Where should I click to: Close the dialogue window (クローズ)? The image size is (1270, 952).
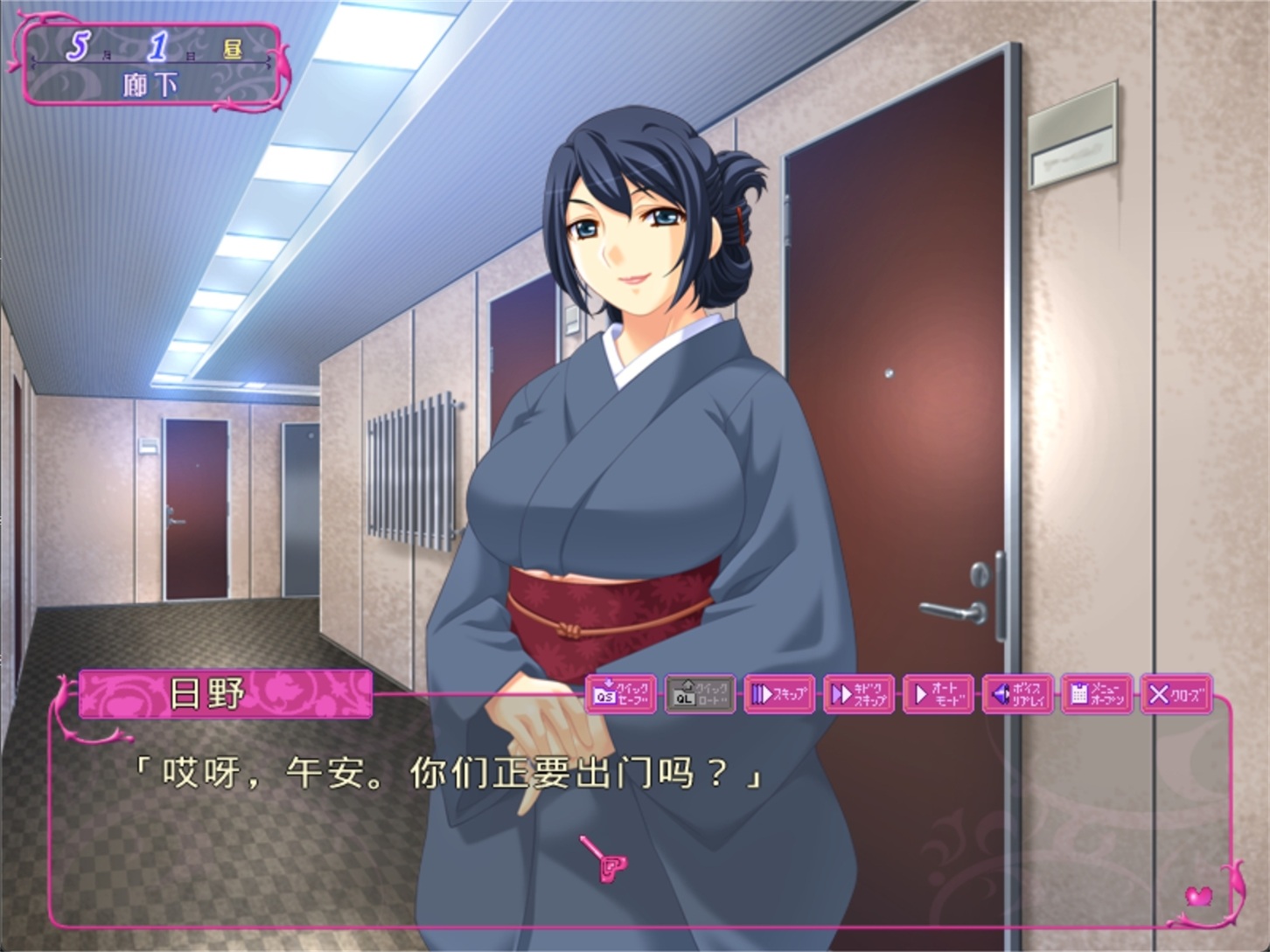pos(1176,694)
